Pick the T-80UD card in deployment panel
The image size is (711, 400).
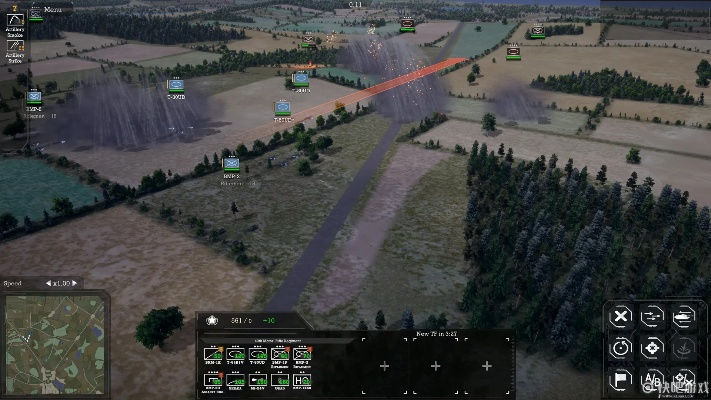click(258, 354)
